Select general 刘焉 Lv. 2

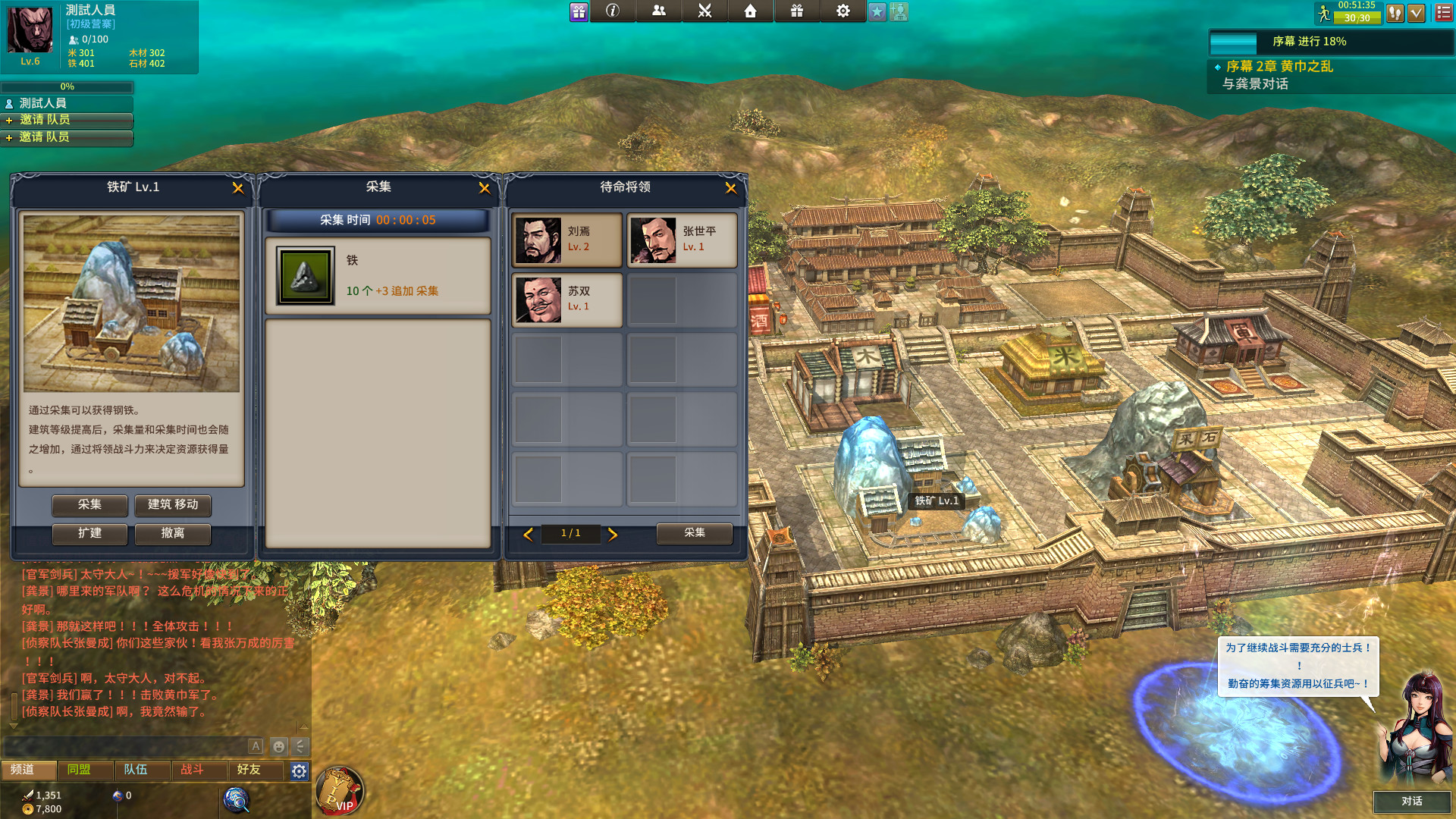point(567,240)
